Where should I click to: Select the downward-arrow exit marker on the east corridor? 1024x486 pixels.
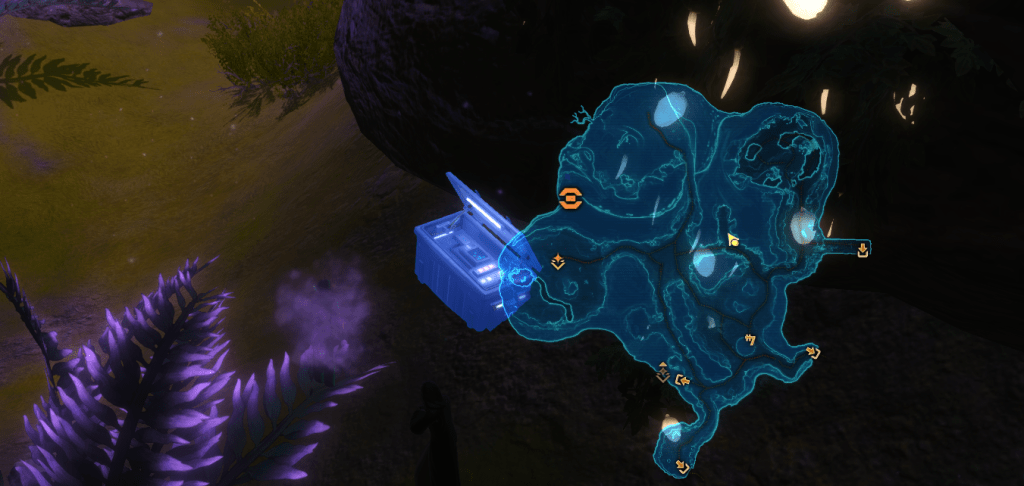[x=863, y=249]
